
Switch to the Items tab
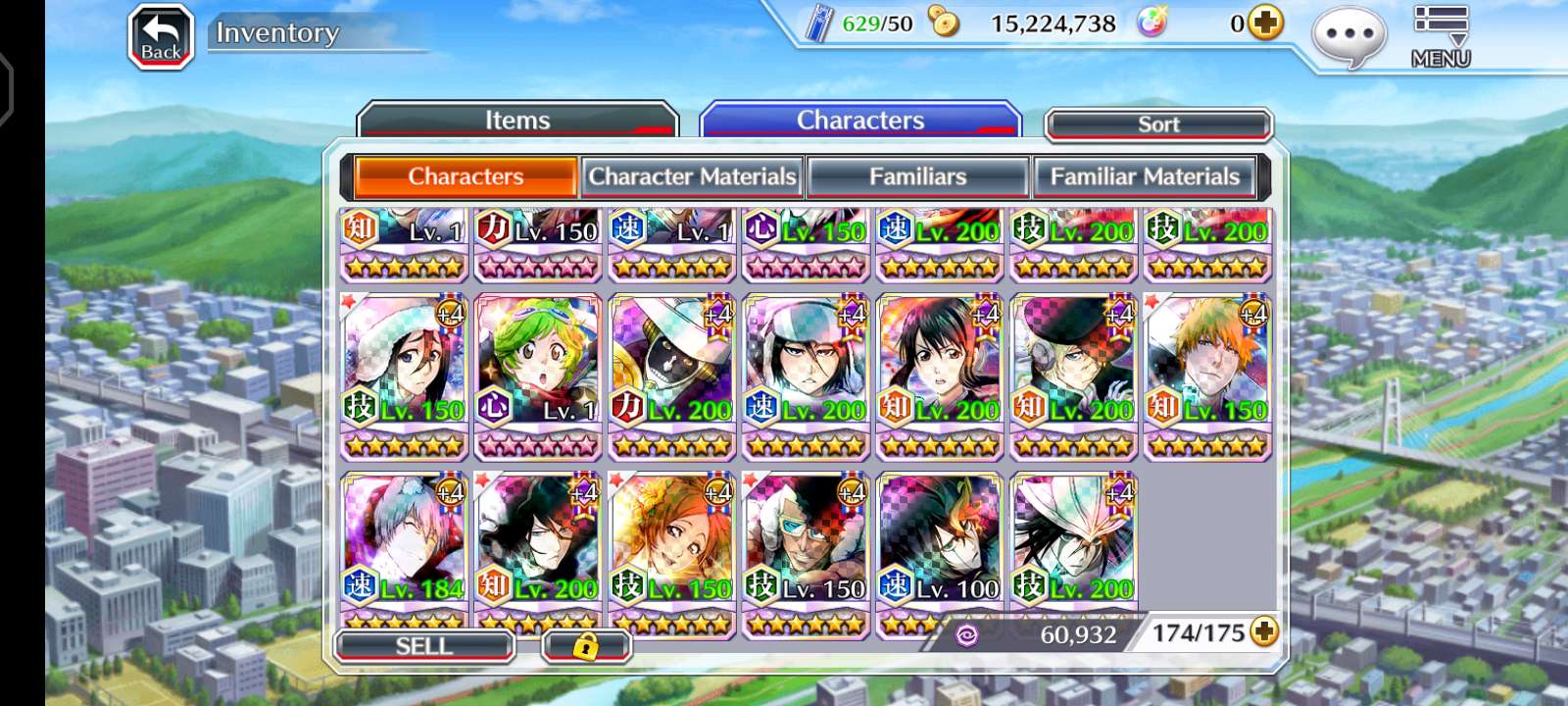[517, 121]
